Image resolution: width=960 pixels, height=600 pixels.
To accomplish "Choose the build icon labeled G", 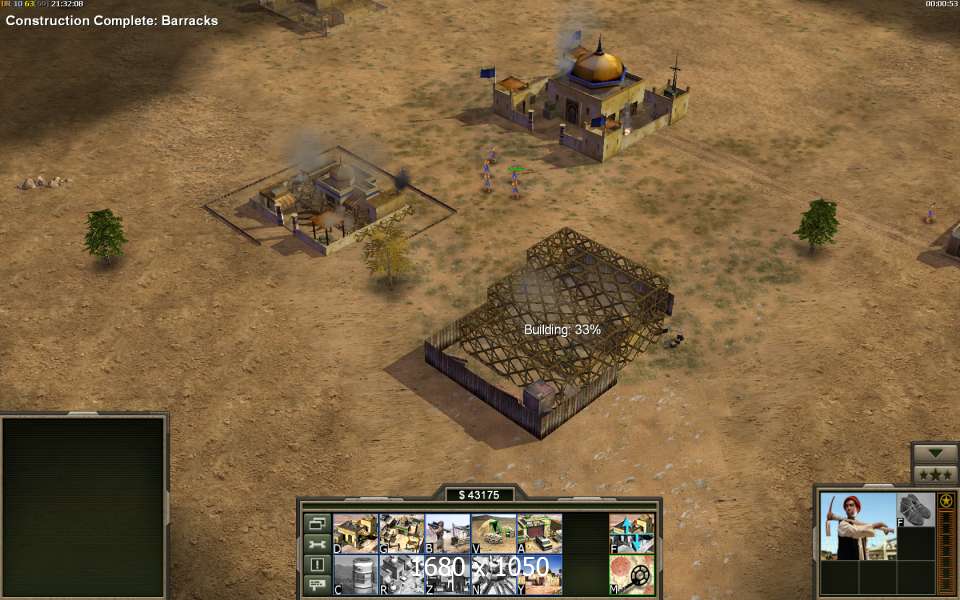I will click(x=401, y=533).
